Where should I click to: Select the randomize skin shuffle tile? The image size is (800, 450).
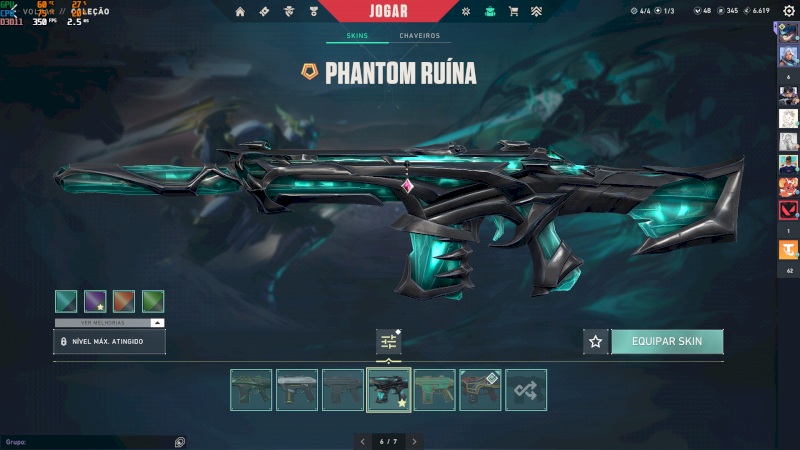tap(526, 390)
